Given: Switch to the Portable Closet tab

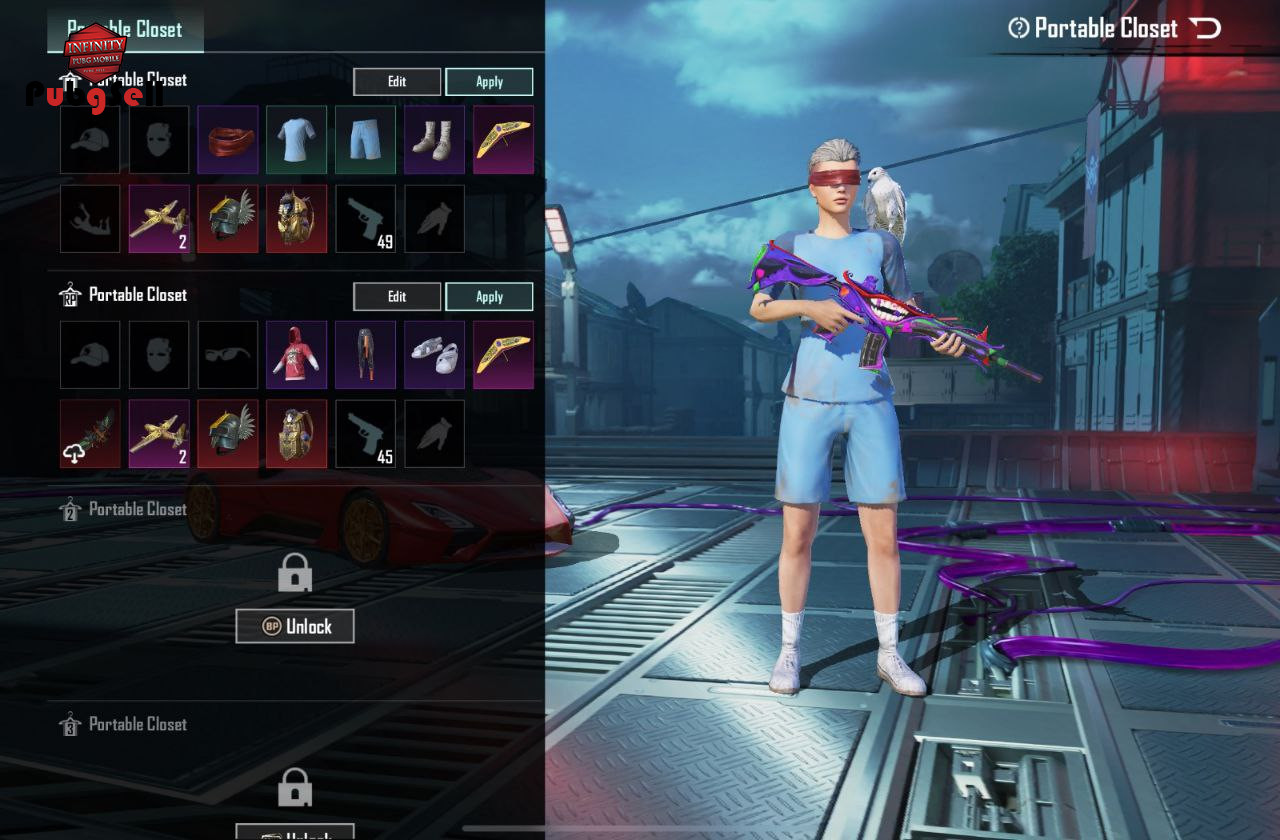Looking at the screenshot, I should coord(125,30).
